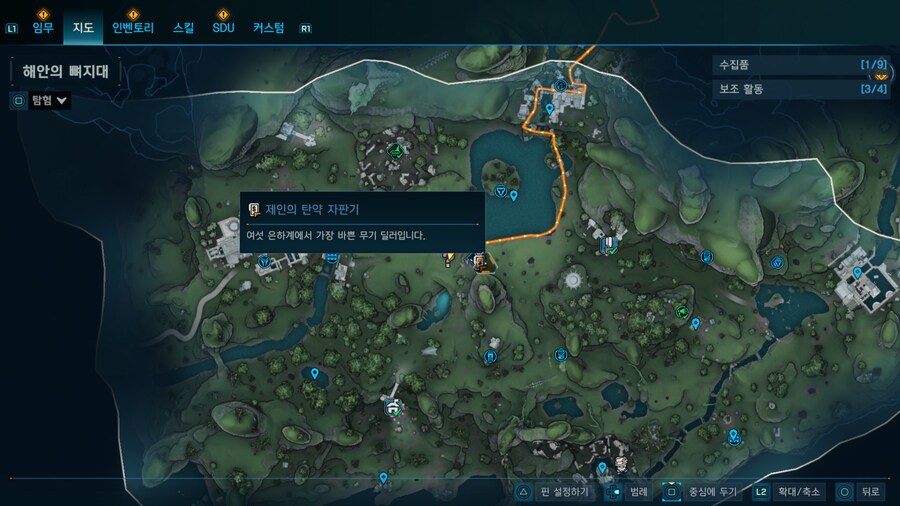Switch to the 커스텀 tab
Screen dimensions: 900x506
tap(268, 28)
